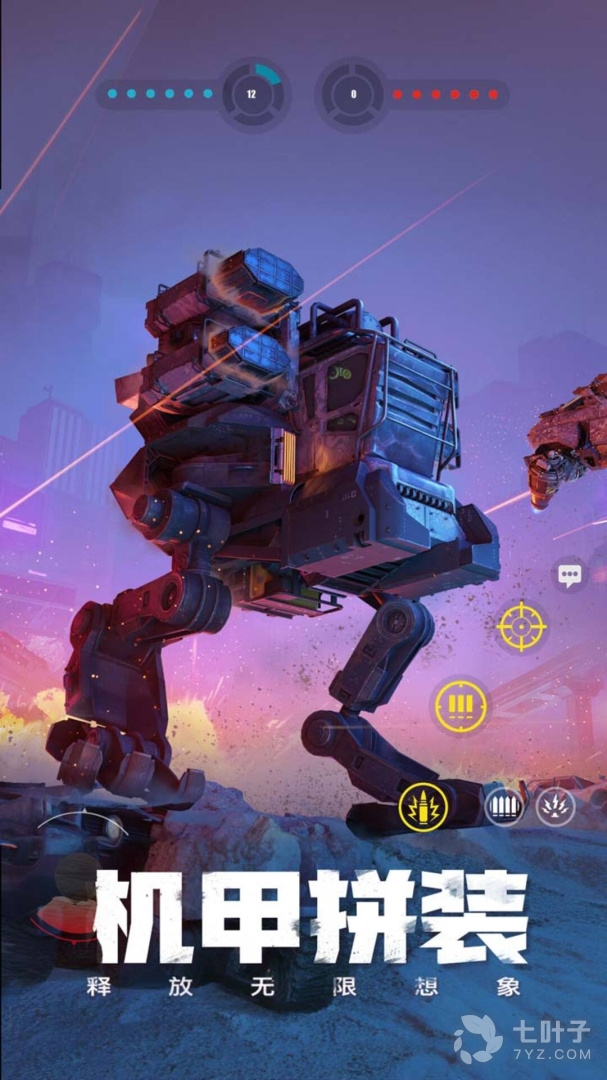Tap the yellow crosshair targeting button

click(x=521, y=627)
